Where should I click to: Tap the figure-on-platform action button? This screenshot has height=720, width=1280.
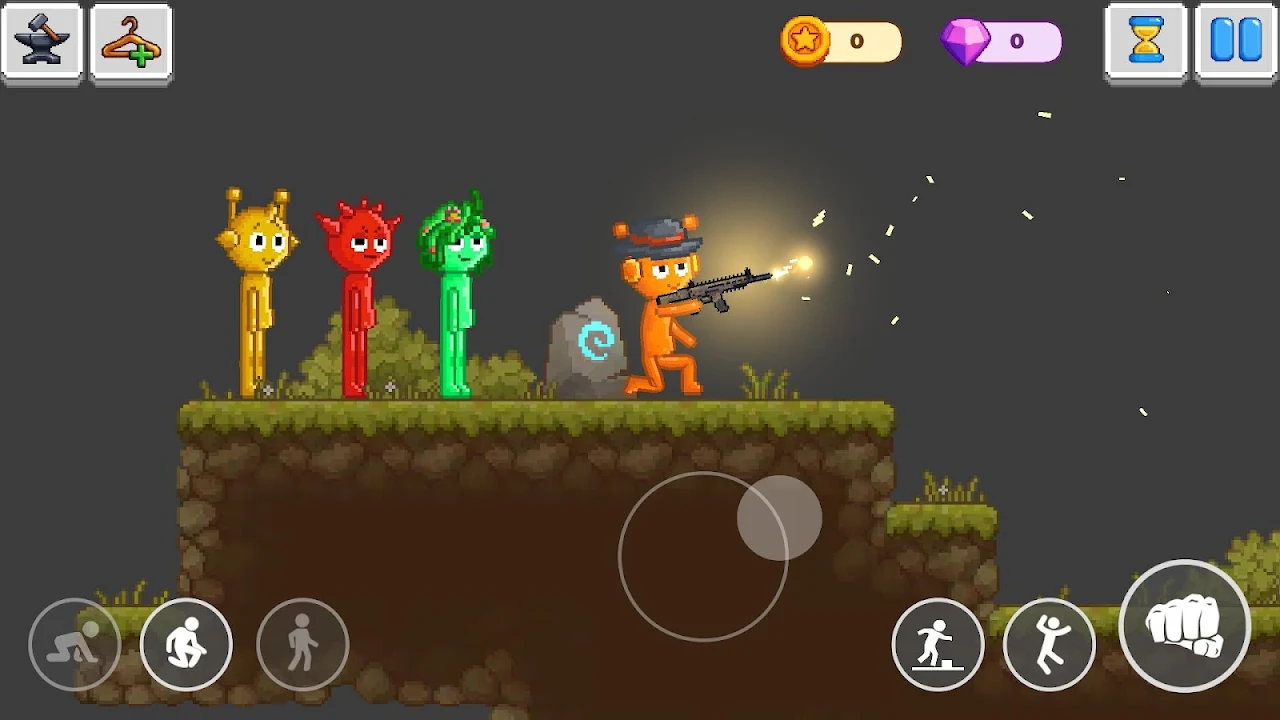938,645
